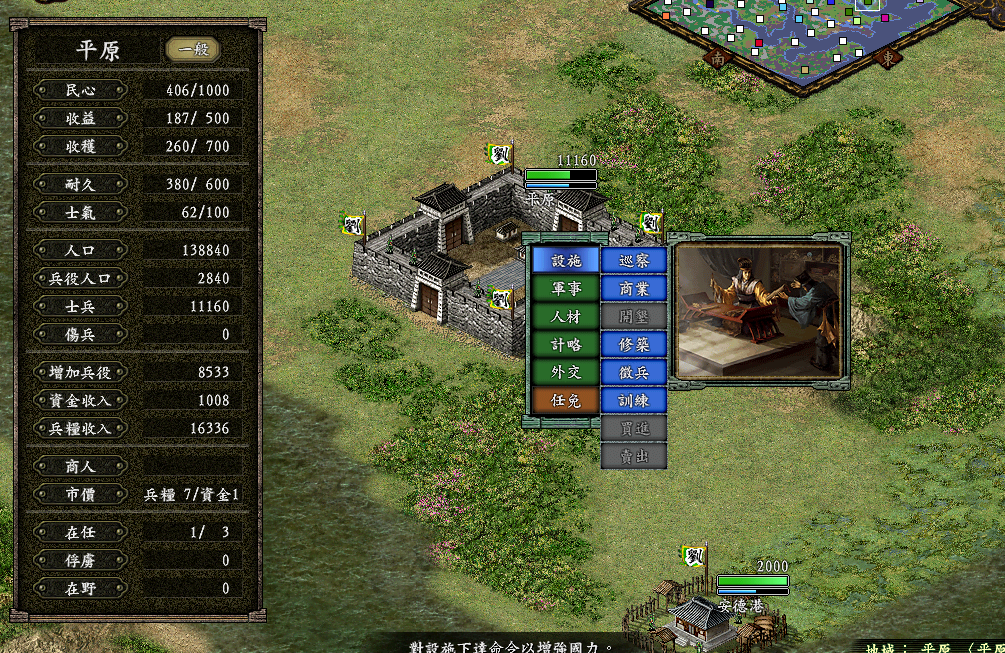The height and width of the screenshot is (653, 1005).
Task: Select the 設施 facilities menu entry
Action: (x=565, y=260)
